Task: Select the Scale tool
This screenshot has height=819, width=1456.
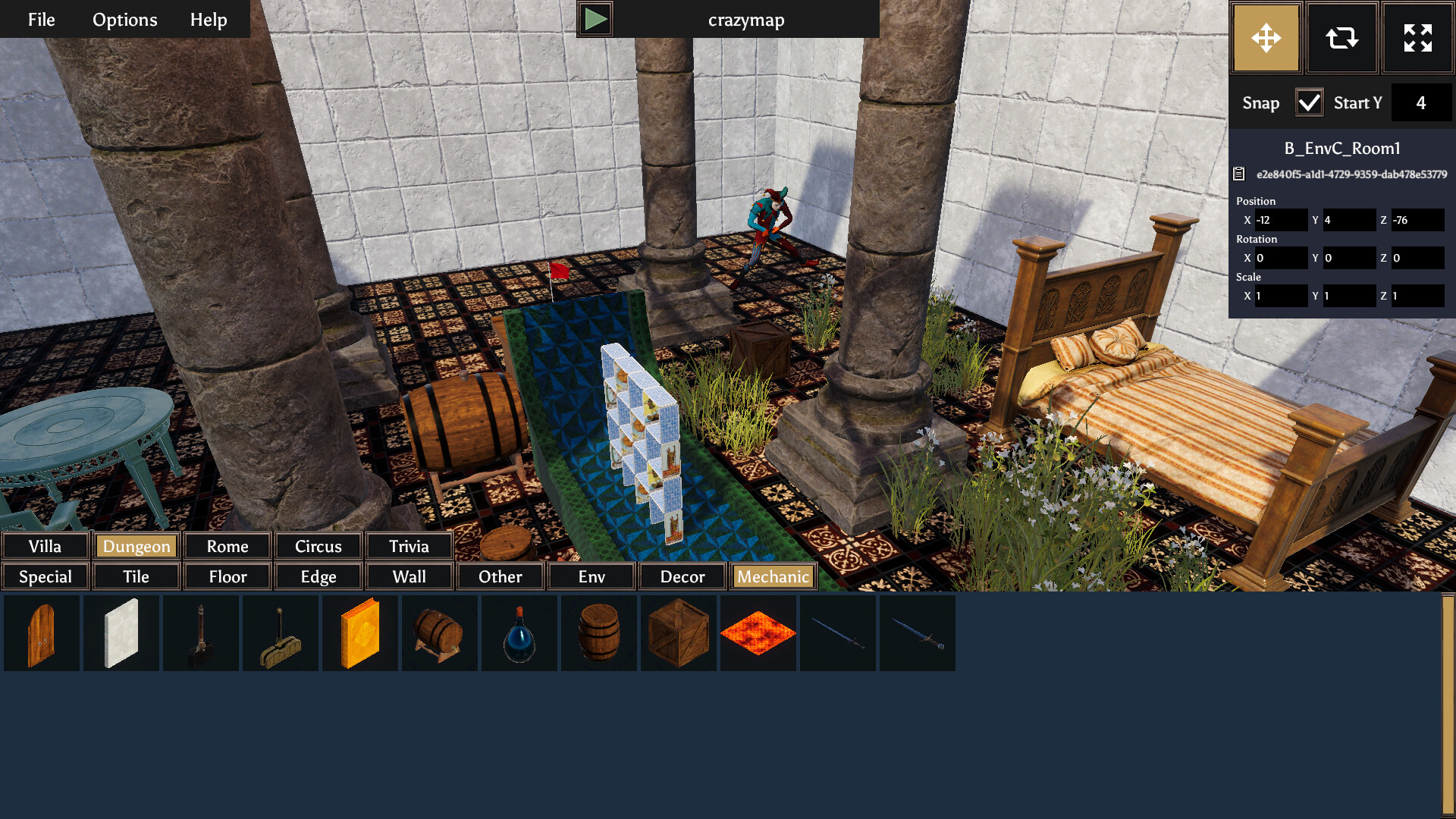Action: click(x=1417, y=37)
